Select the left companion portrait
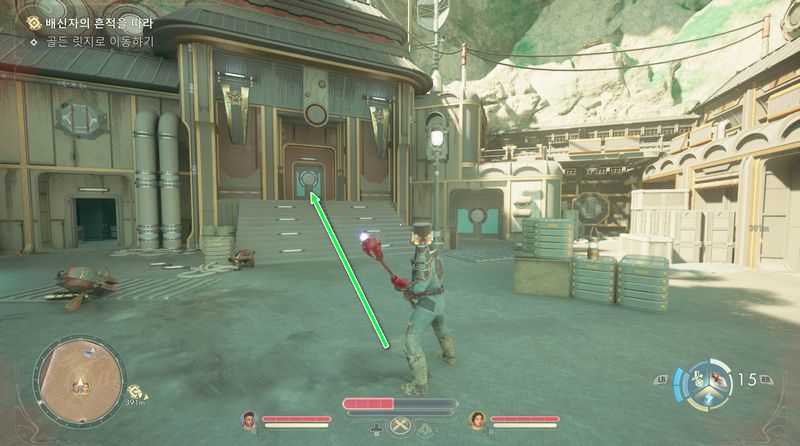Screen dimensions: 800x446 coord(249,420)
